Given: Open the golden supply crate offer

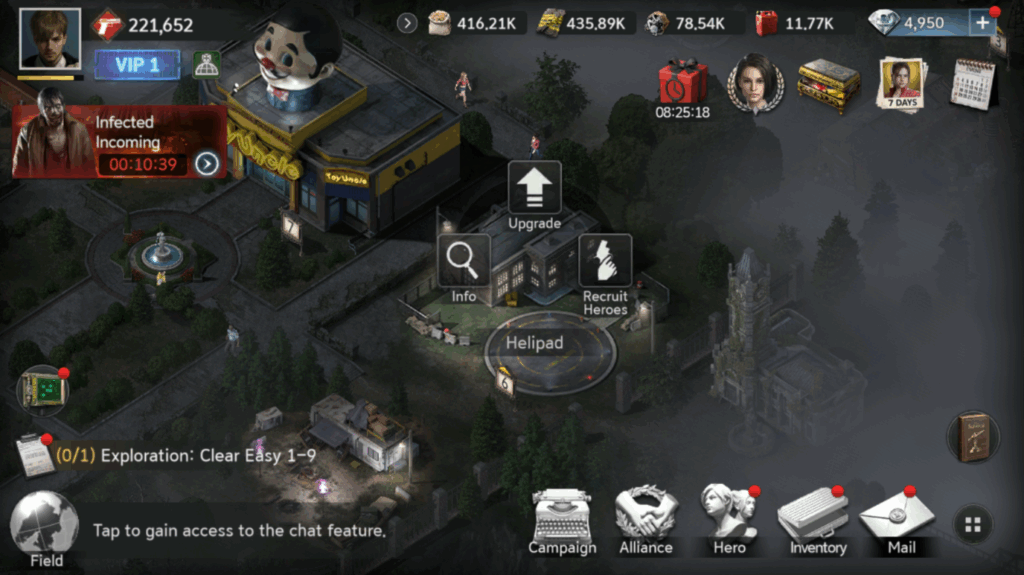Looking at the screenshot, I should point(828,84).
